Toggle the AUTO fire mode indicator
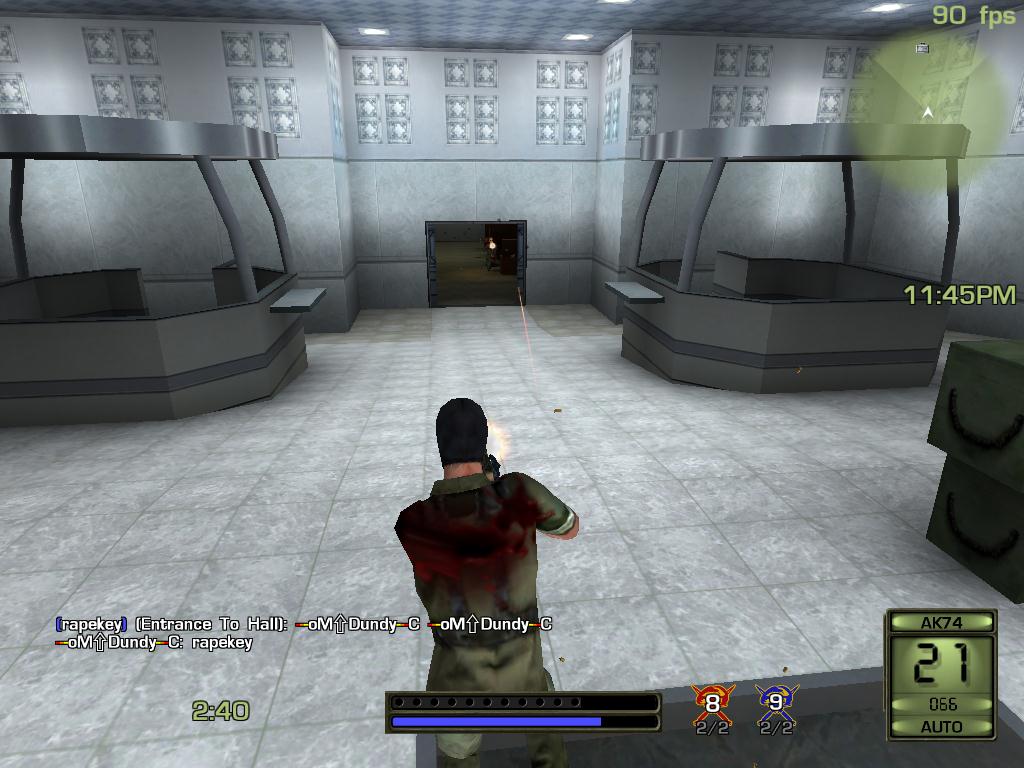 941,727
